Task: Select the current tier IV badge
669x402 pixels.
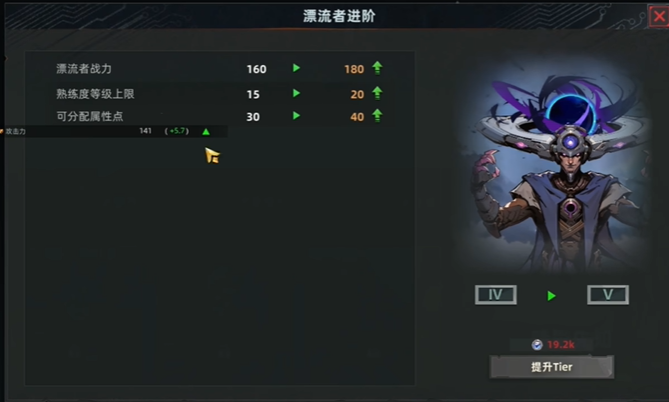Action: (x=495, y=295)
